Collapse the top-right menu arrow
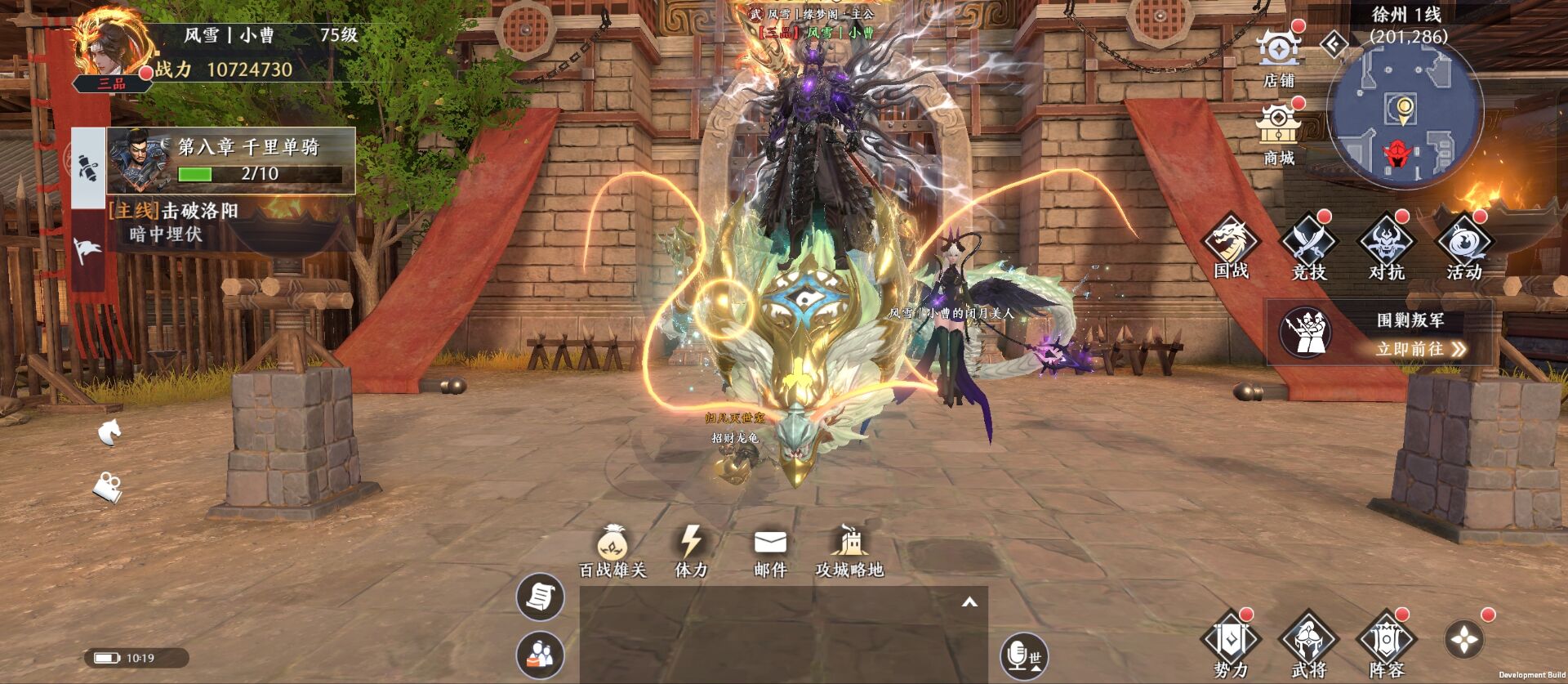Screen dimensions: 1568x684 coord(1334,44)
